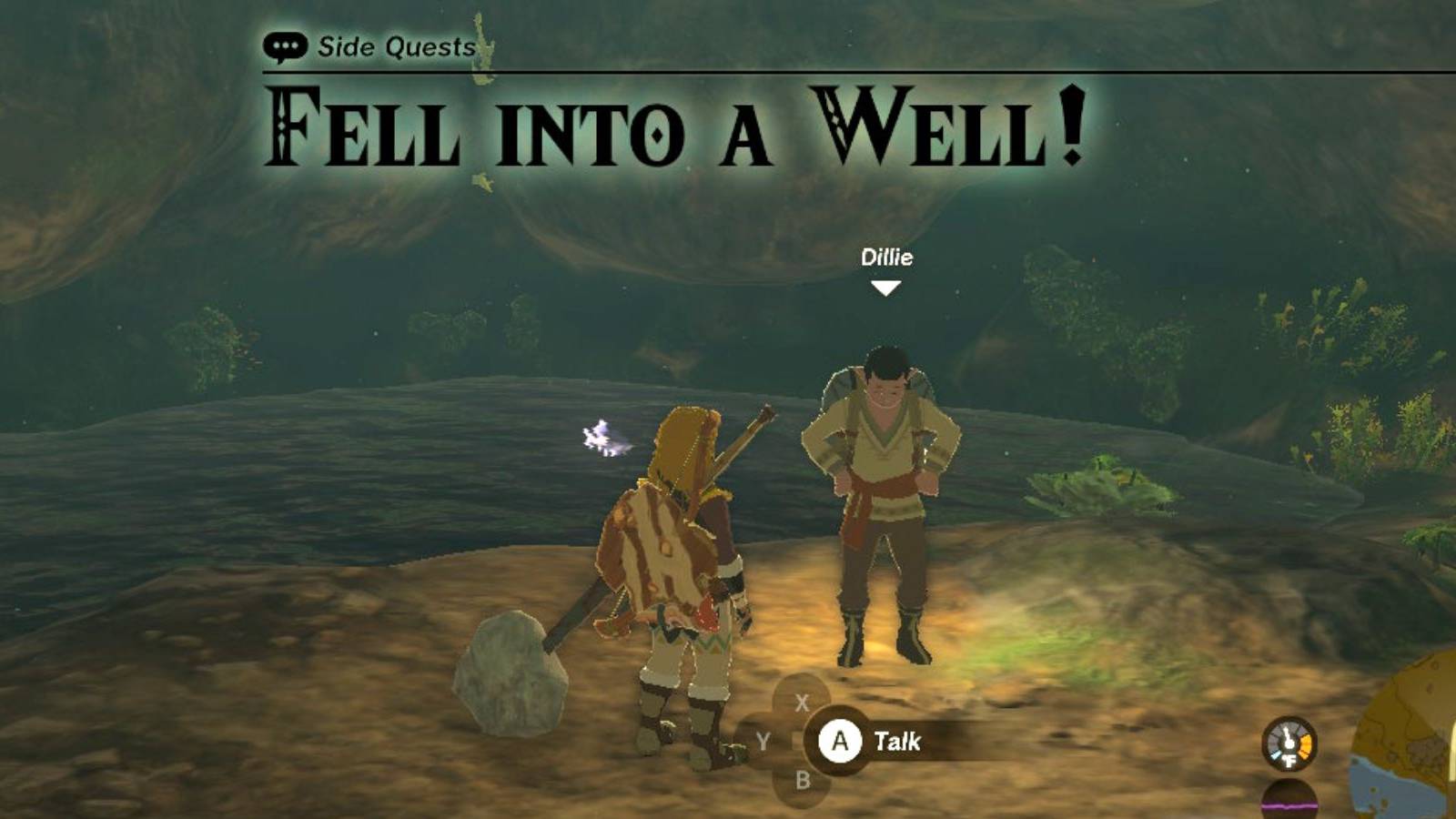Click the cold blue segment on the thermometer dial

pos(1276,754)
